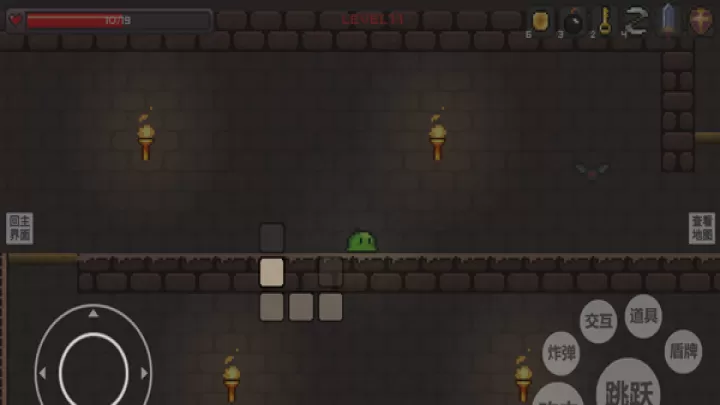This screenshot has width=720, height=405.
Task: Activate the 盾牌 (shield) button
Action: tap(683, 352)
